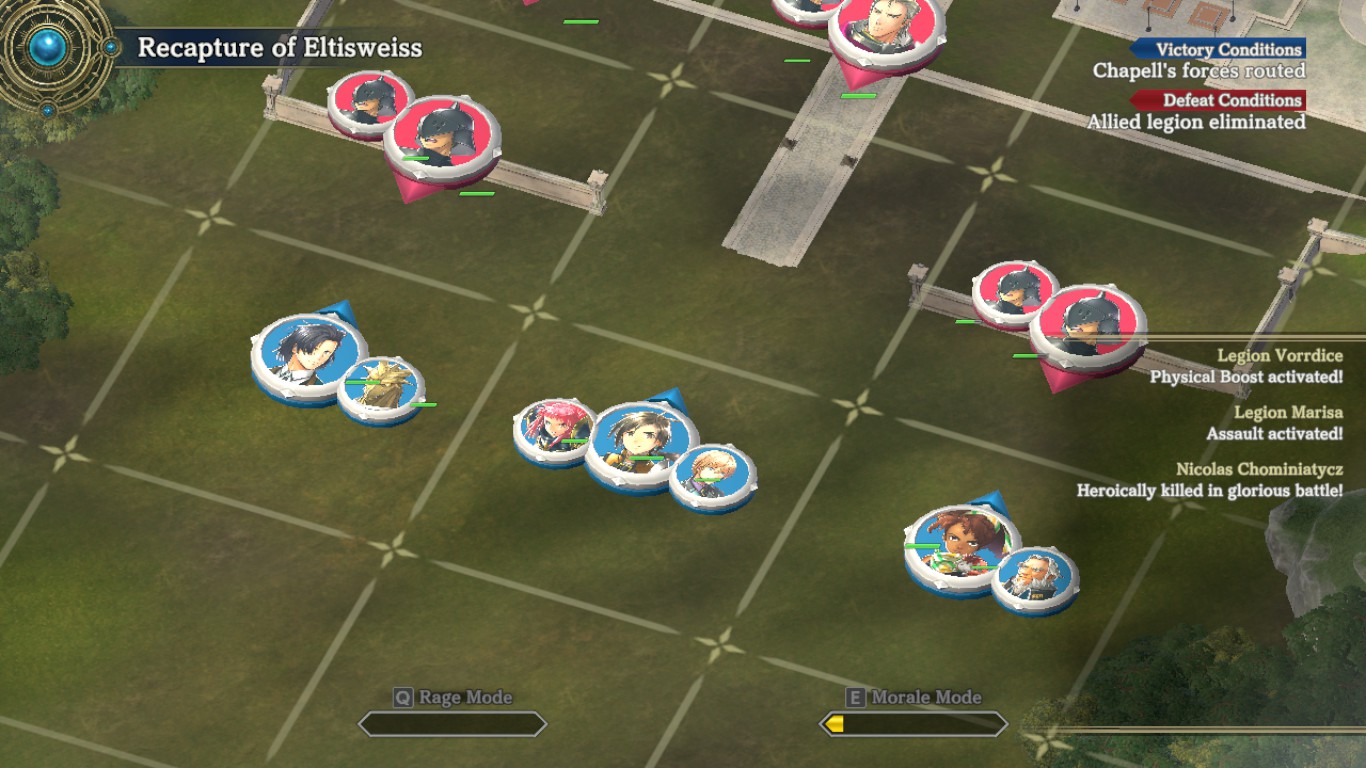
Task: Select the pink-haired girl's unit token
Action: click(551, 429)
